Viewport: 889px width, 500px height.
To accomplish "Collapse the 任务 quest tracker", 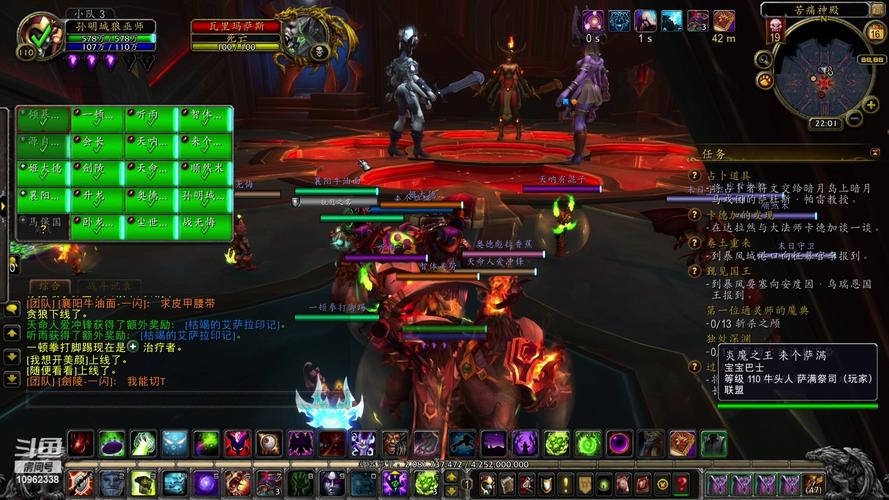I will (873, 153).
